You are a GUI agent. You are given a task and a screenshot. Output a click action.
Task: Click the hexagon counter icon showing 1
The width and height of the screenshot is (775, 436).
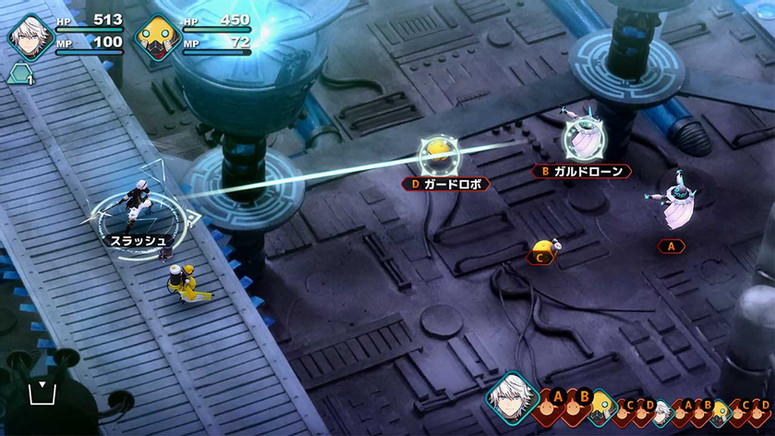20,74
